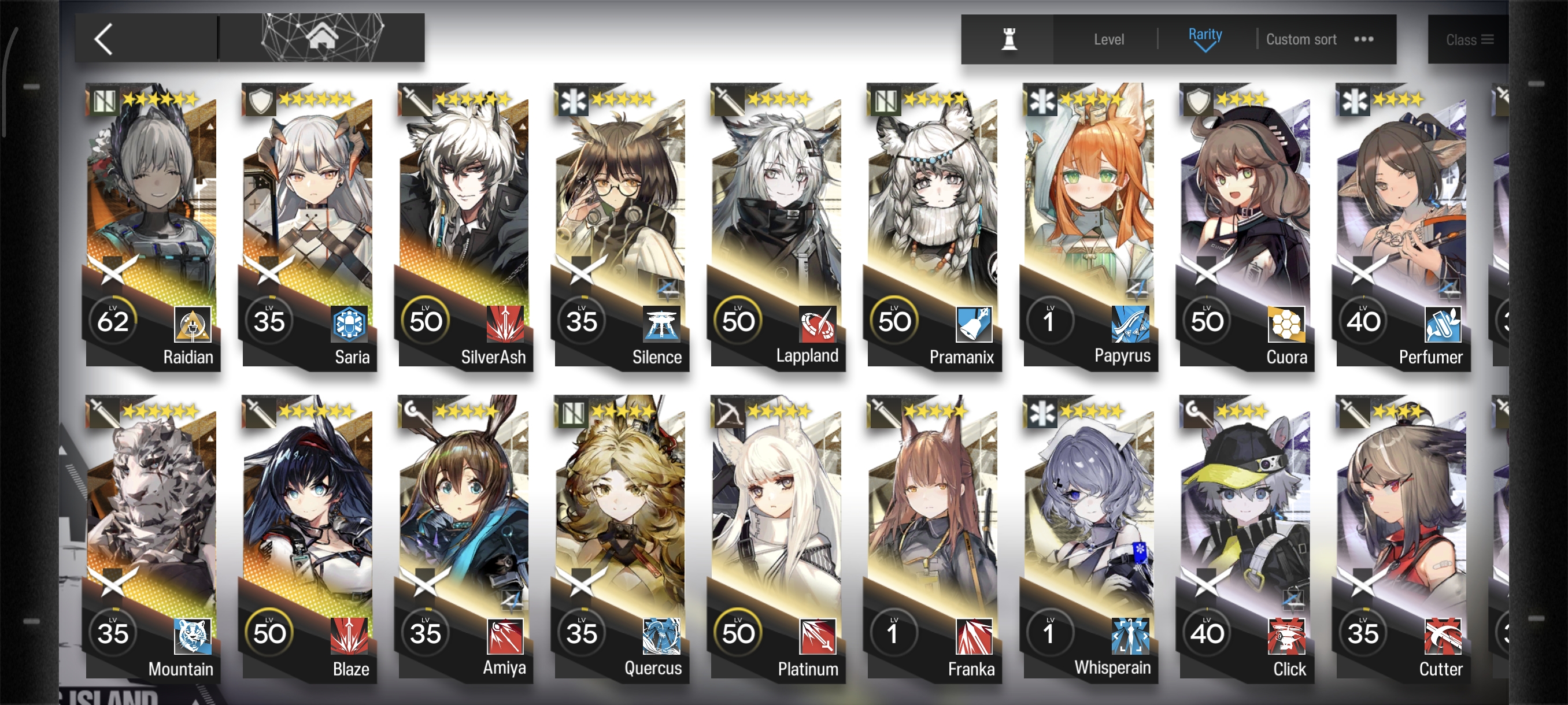Pick the Platinum operator card

pyautogui.click(x=777, y=537)
